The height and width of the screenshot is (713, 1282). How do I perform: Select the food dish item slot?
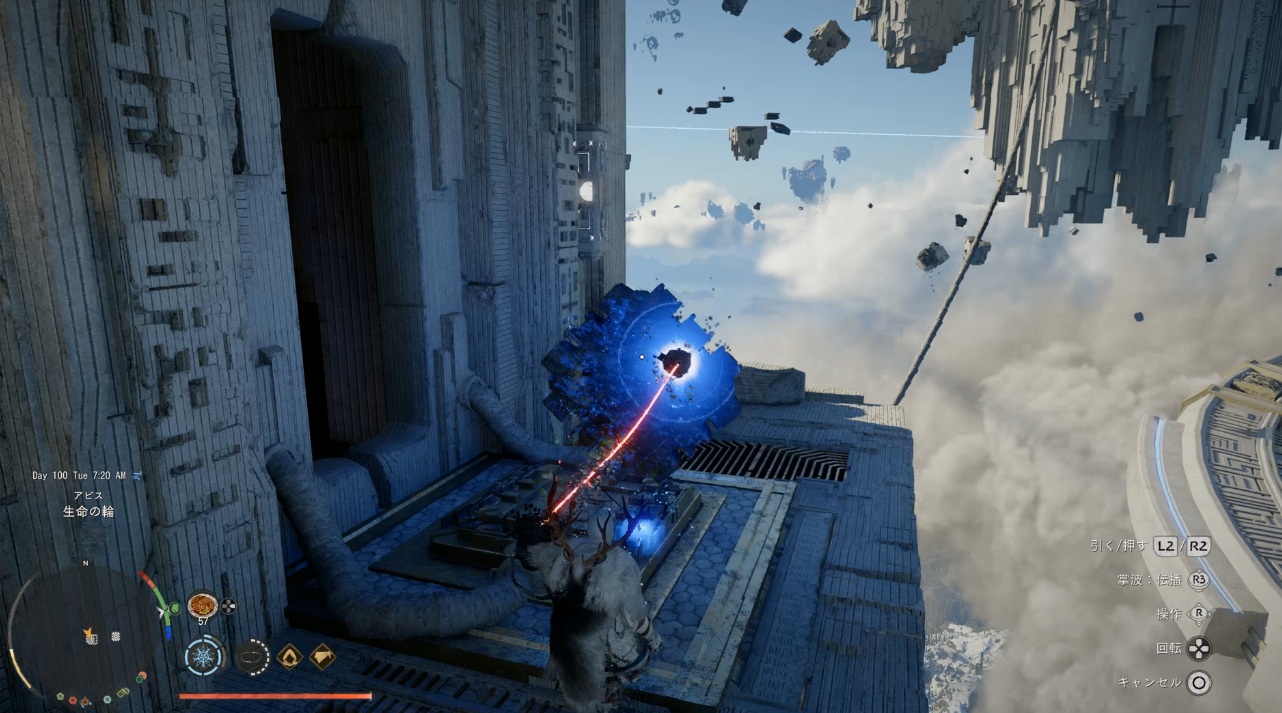[x=202, y=606]
